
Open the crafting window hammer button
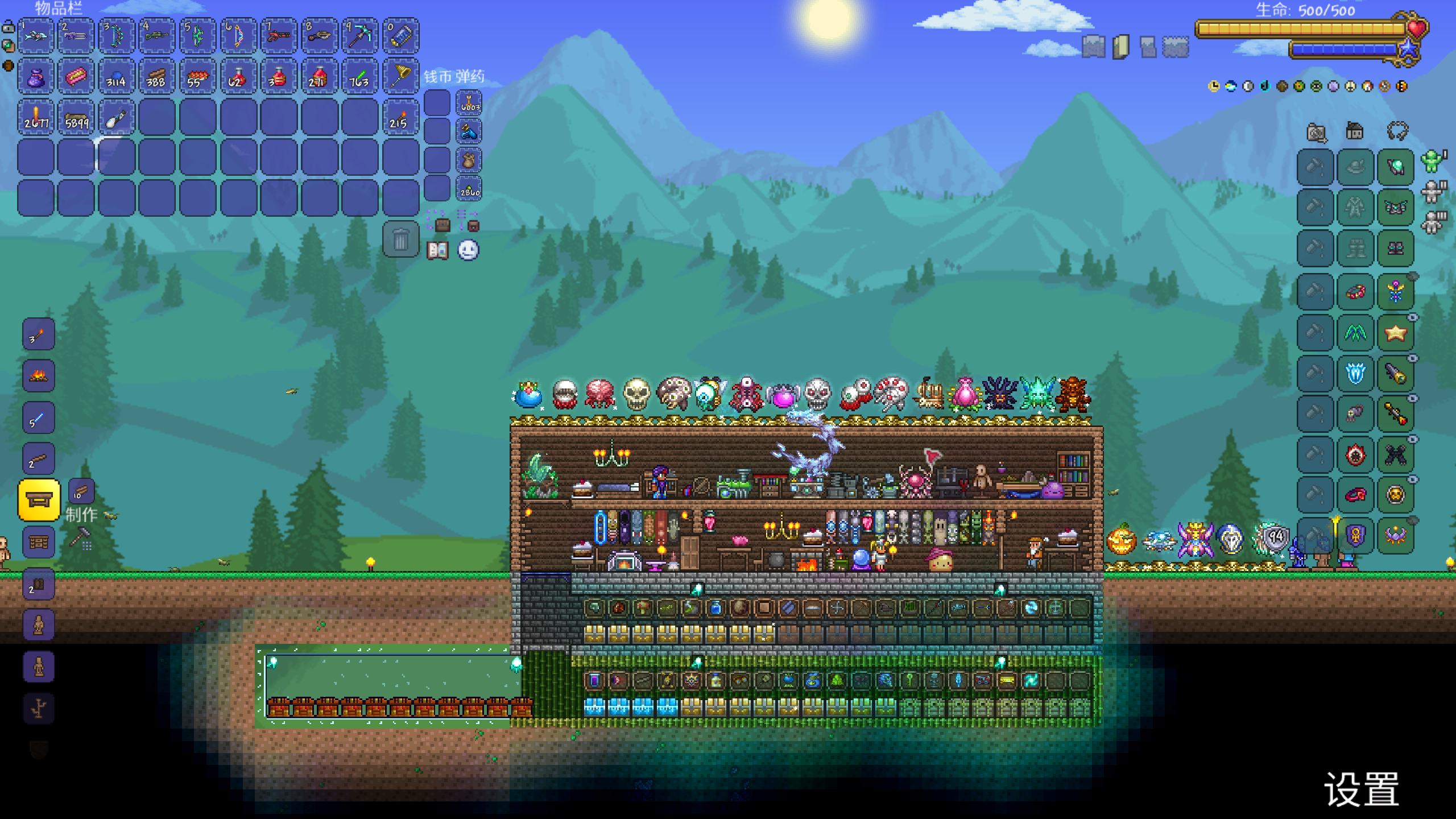[81, 537]
